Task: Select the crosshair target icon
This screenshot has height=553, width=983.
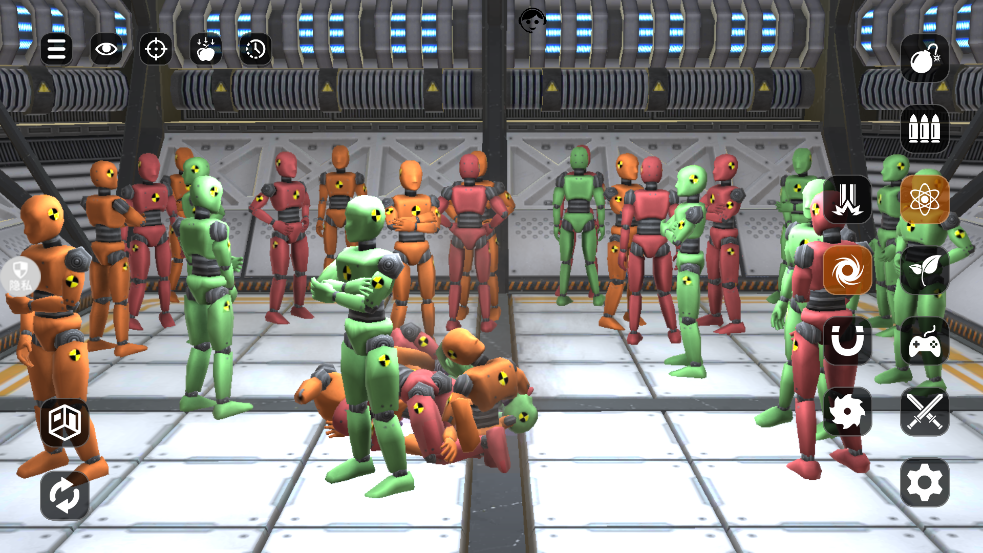Action: coord(155,48)
